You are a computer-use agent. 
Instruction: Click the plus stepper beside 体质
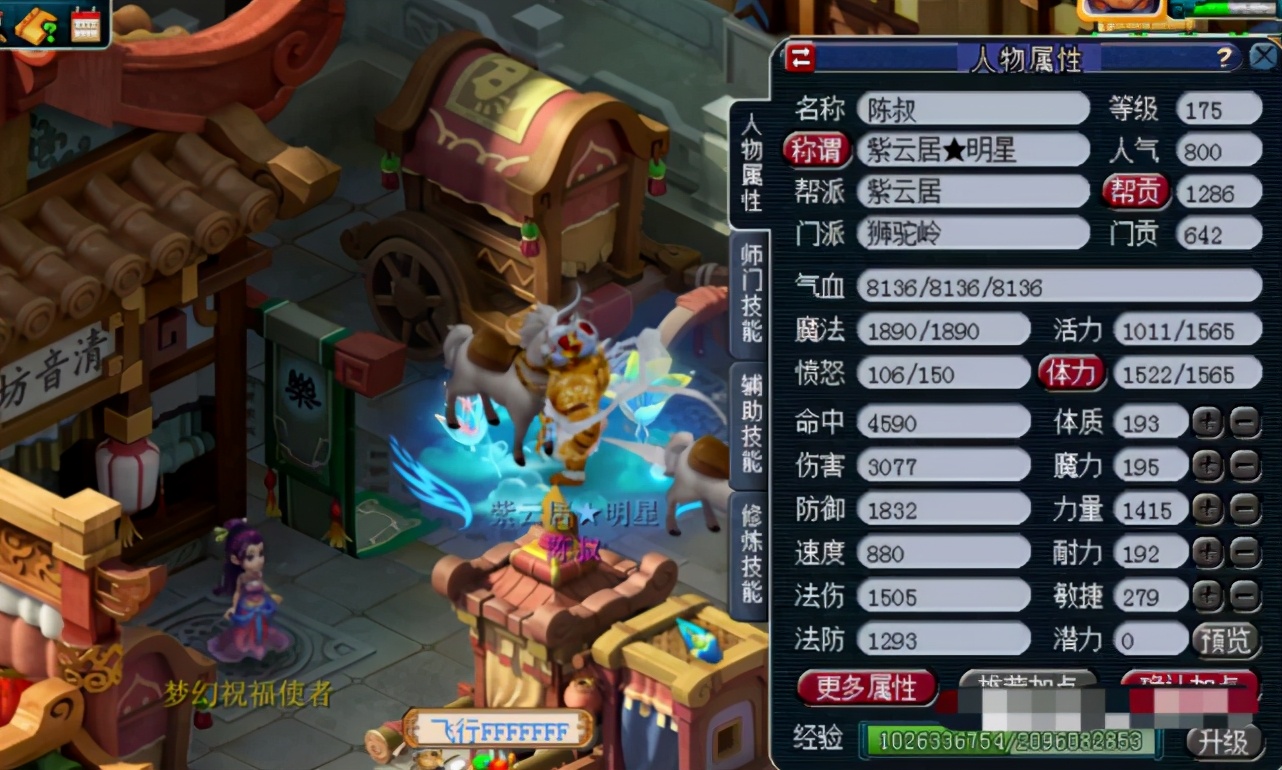coord(1206,422)
